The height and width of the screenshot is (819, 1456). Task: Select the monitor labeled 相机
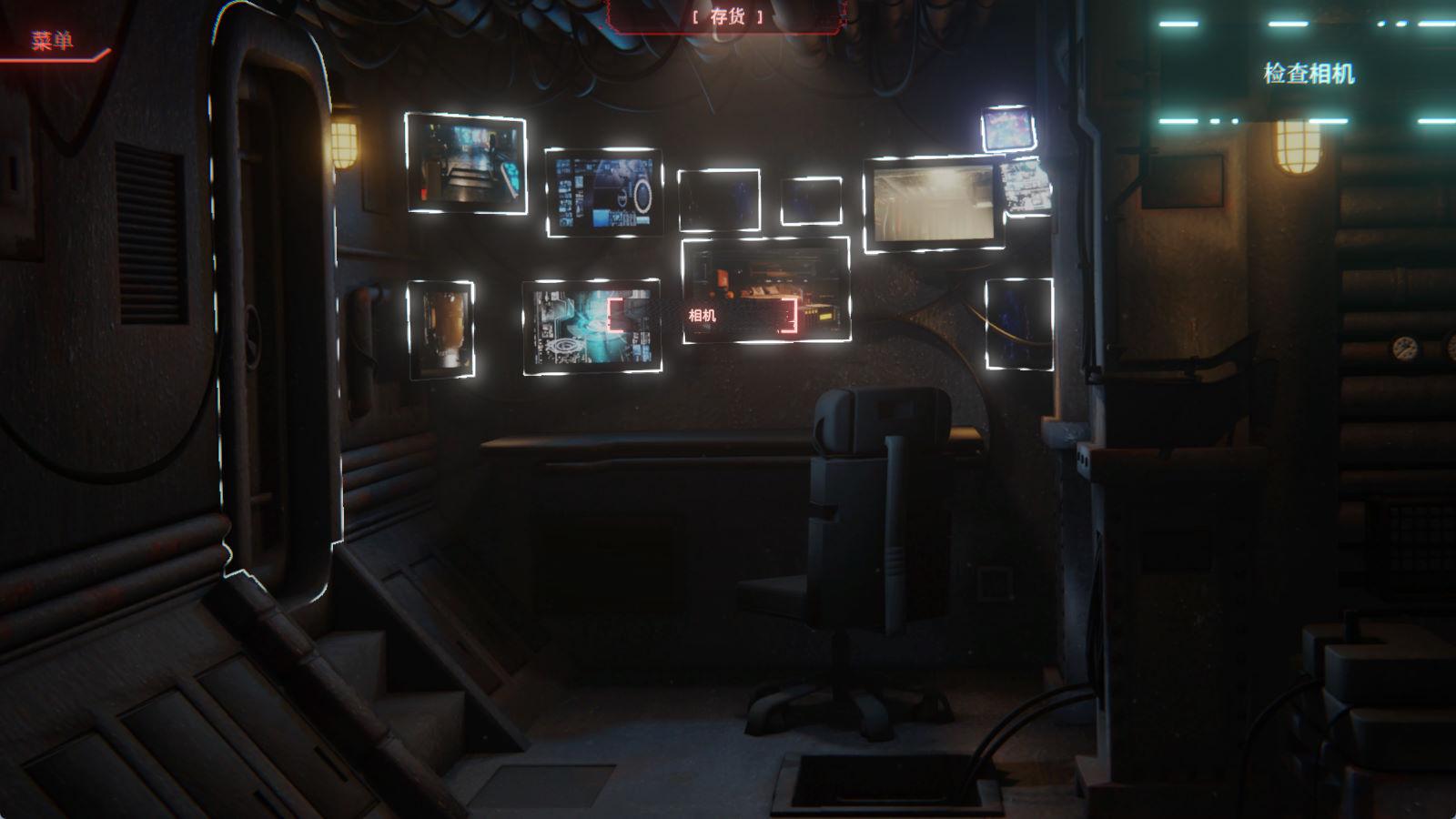click(x=765, y=290)
